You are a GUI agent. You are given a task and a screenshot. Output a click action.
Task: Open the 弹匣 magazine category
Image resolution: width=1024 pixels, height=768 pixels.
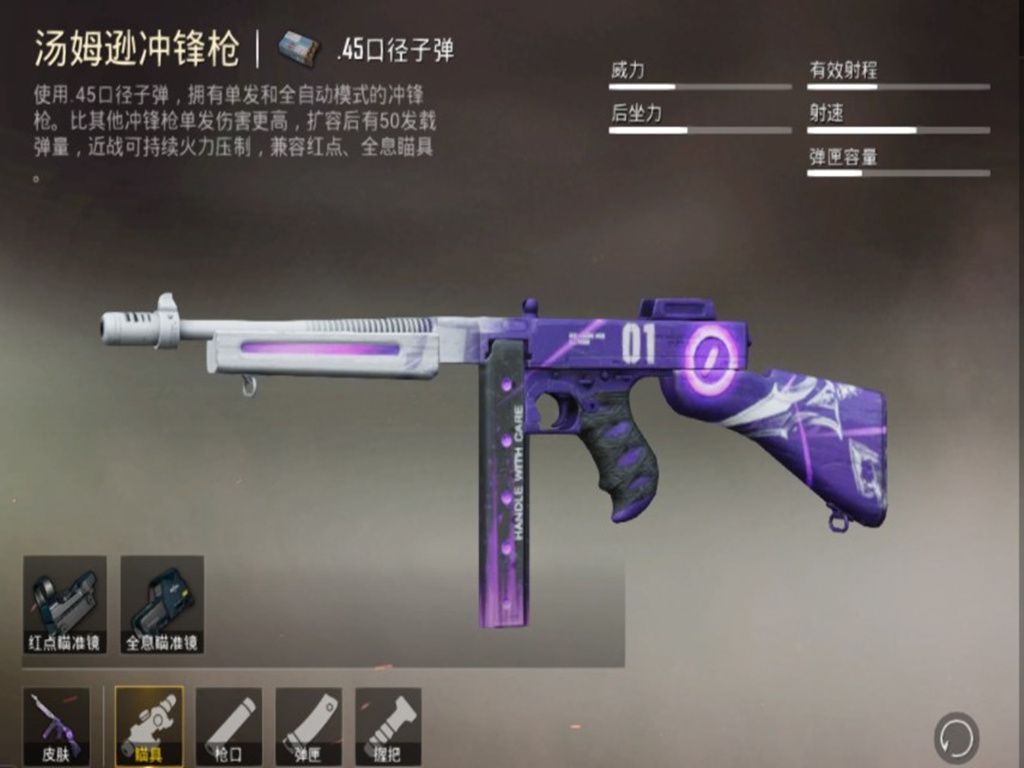[309, 725]
